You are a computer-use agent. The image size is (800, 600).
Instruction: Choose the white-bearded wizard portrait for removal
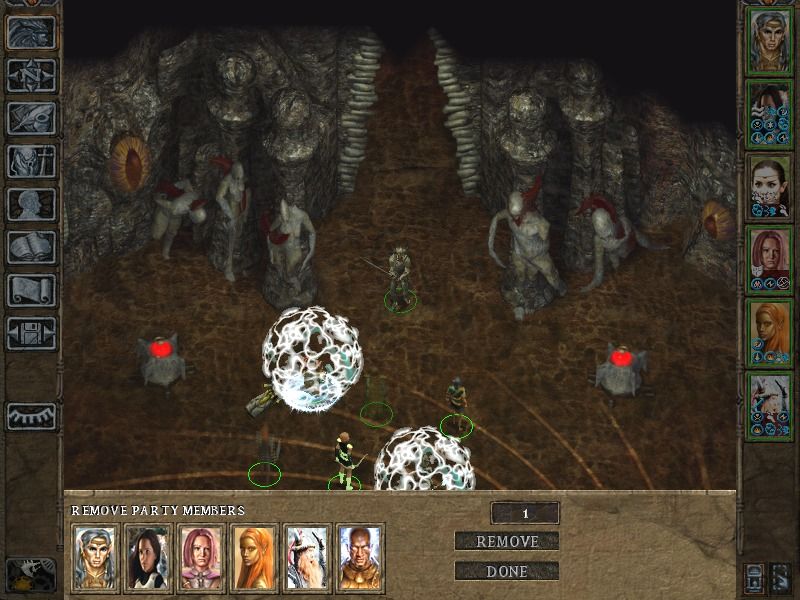coord(307,559)
